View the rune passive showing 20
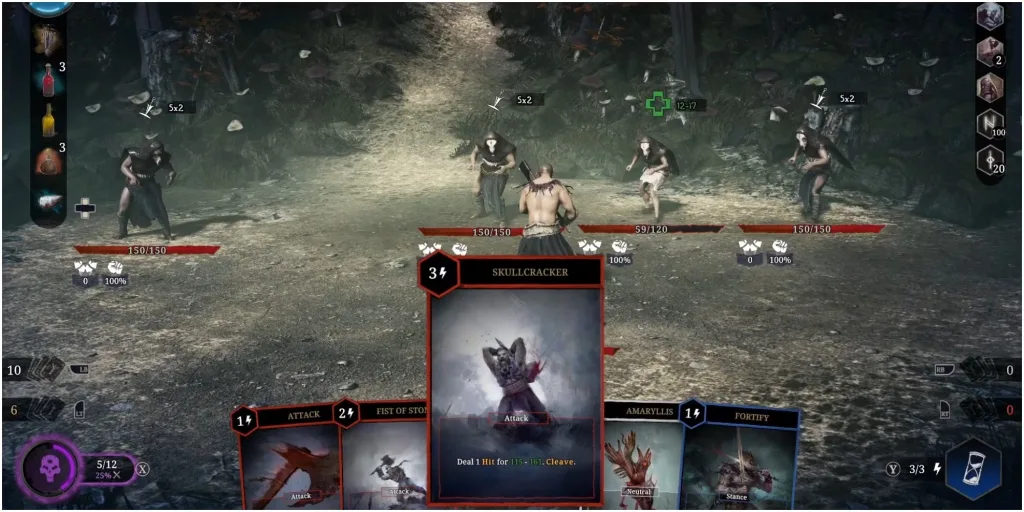This screenshot has height=512, width=1024. pos(989,159)
